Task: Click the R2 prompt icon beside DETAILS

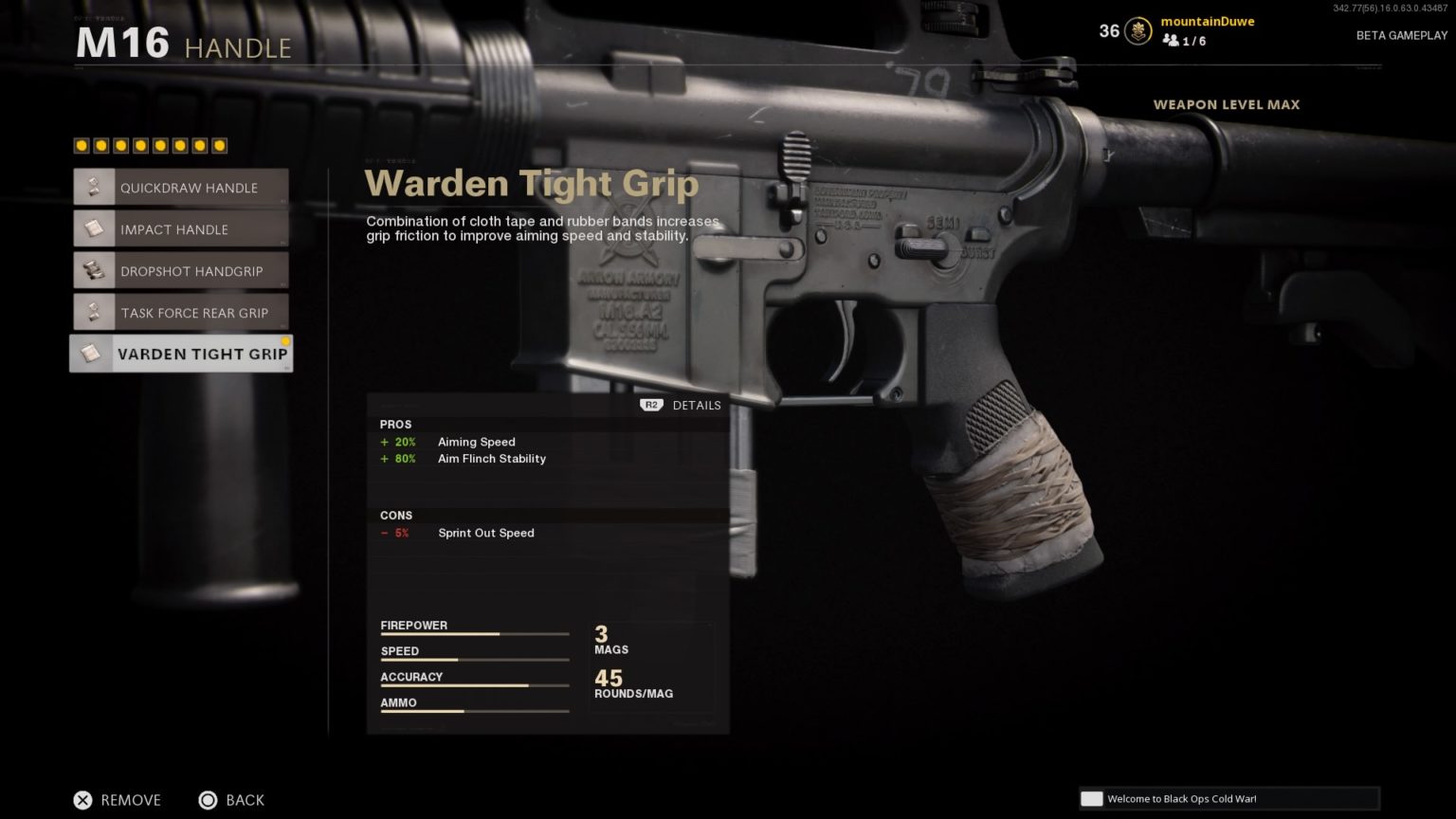Action: 650,405
